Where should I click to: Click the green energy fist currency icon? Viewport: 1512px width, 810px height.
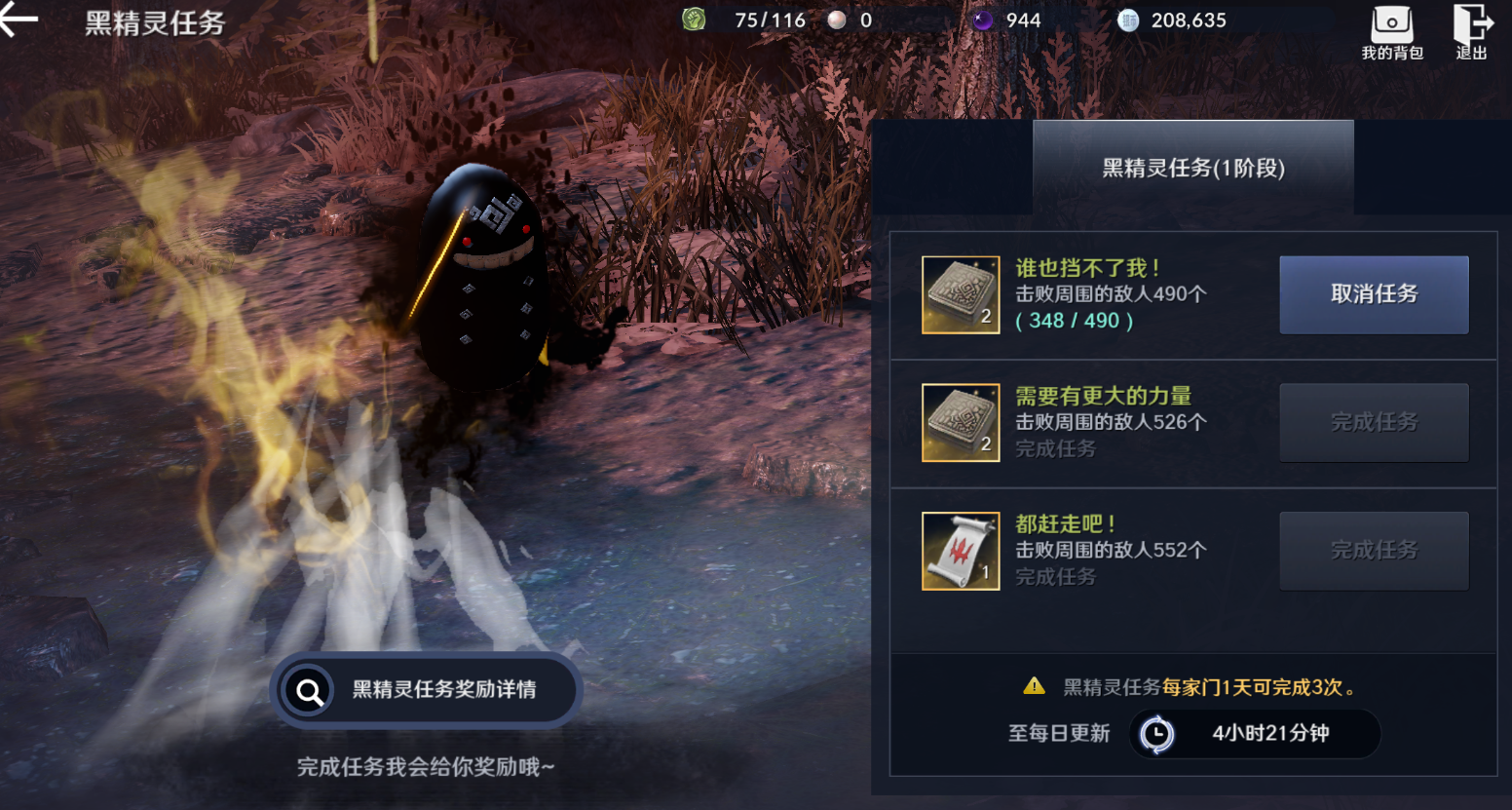pos(694,19)
